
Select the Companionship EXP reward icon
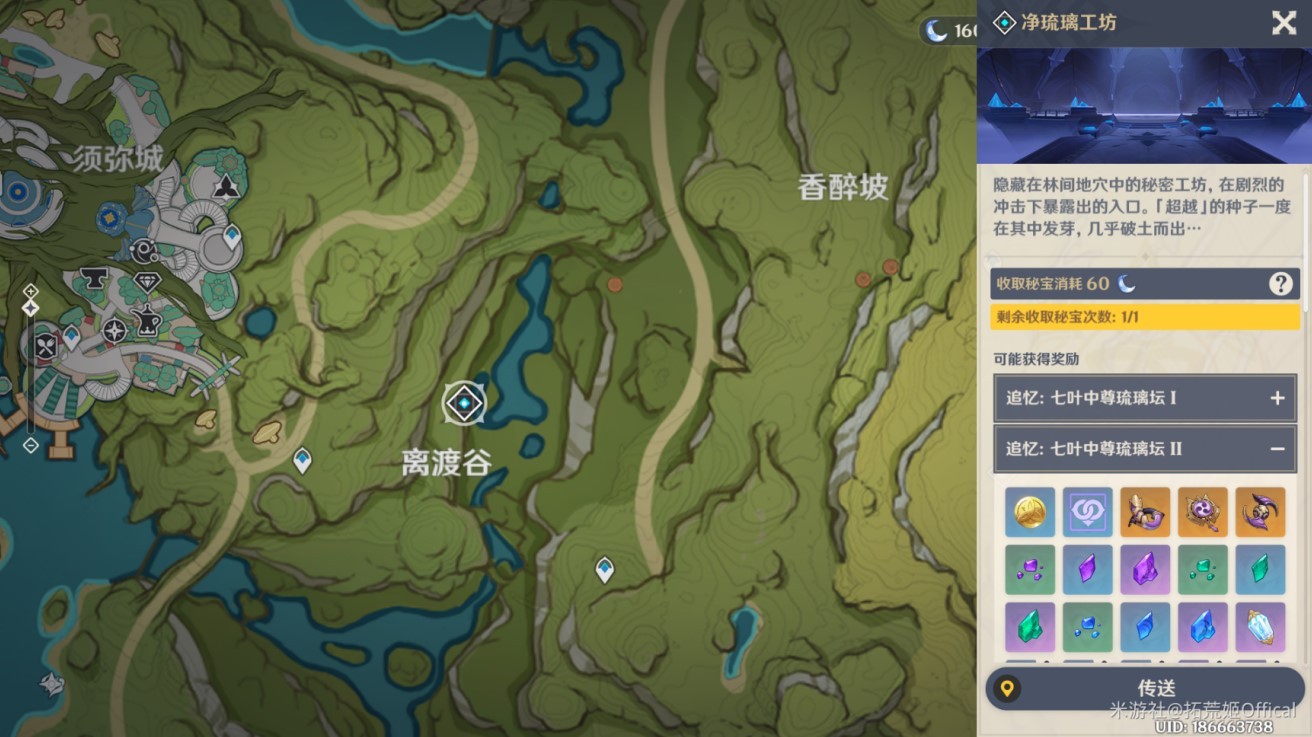coord(1087,512)
